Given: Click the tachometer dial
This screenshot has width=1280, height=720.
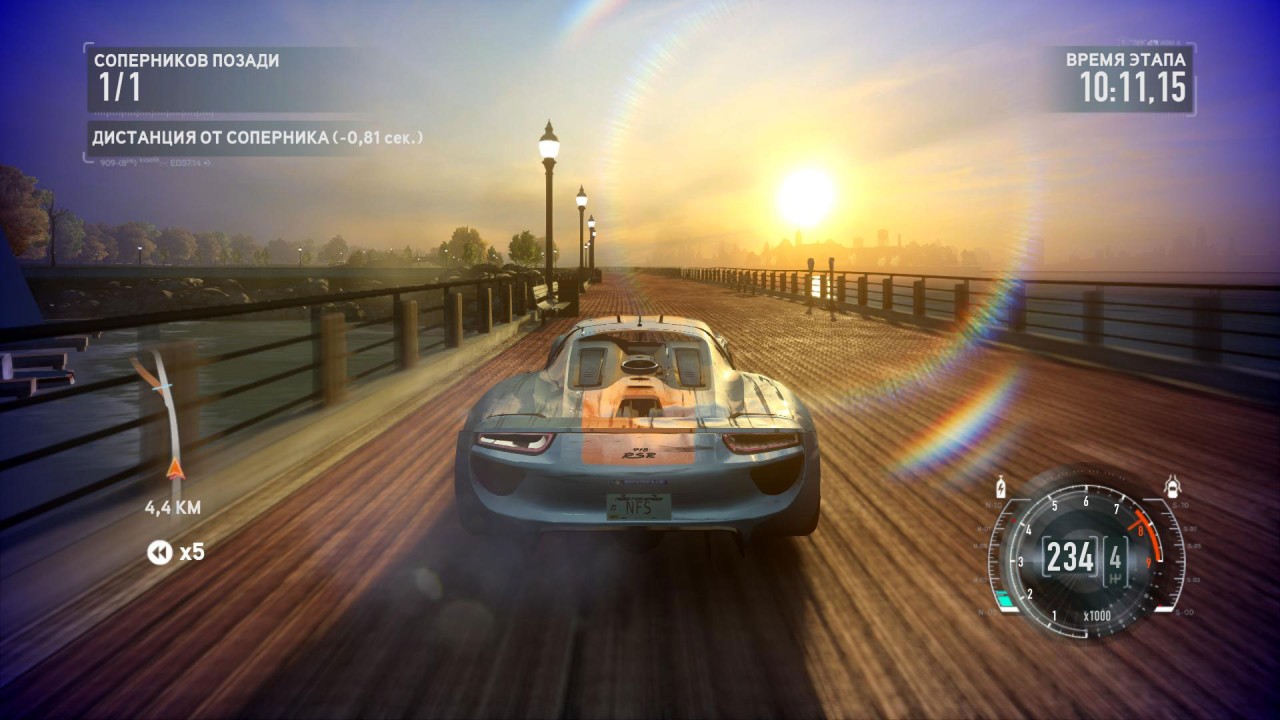Looking at the screenshot, I should [x=1085, y=557].
